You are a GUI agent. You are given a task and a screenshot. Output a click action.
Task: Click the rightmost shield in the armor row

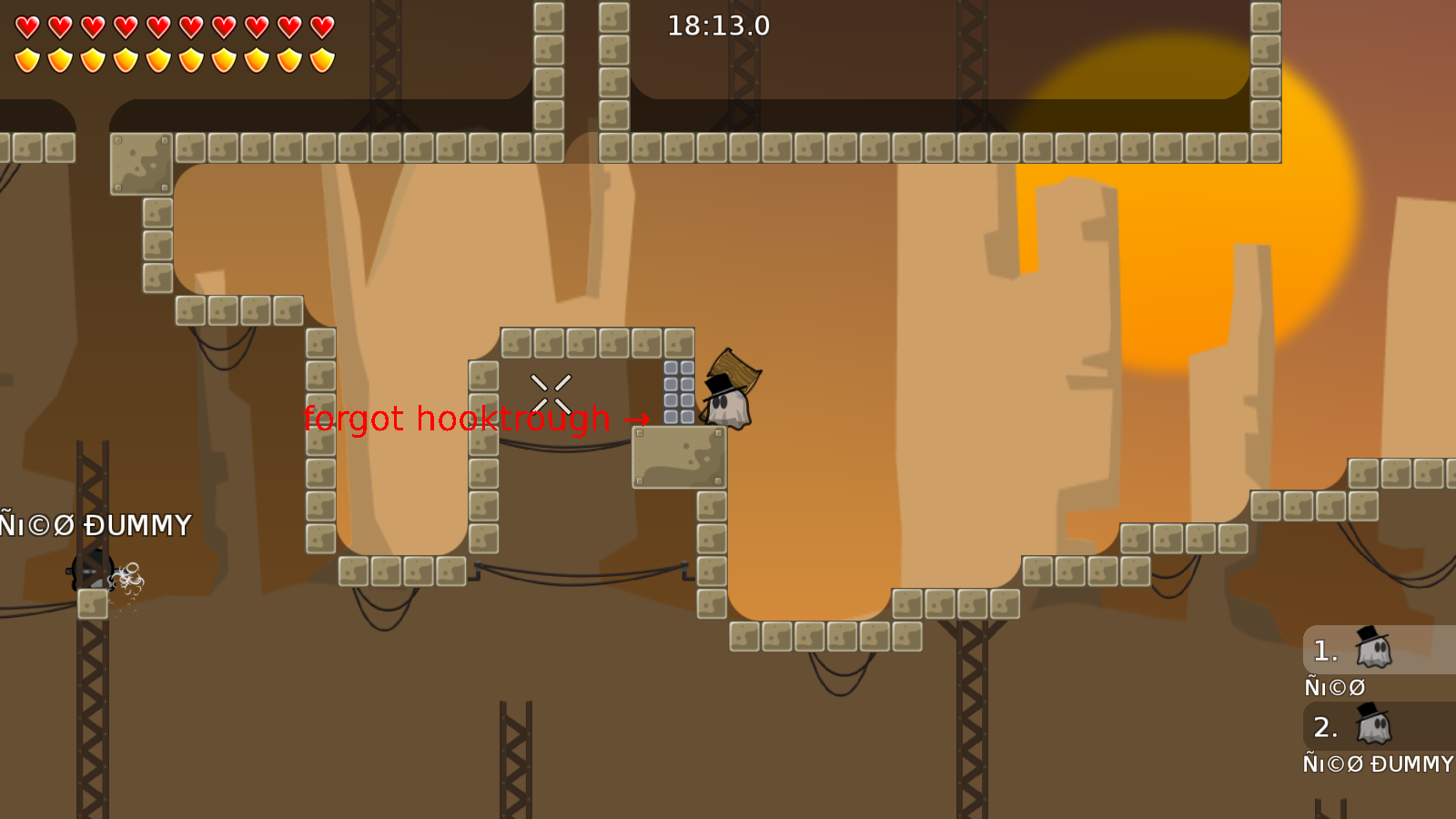click(x=320, y=59)
